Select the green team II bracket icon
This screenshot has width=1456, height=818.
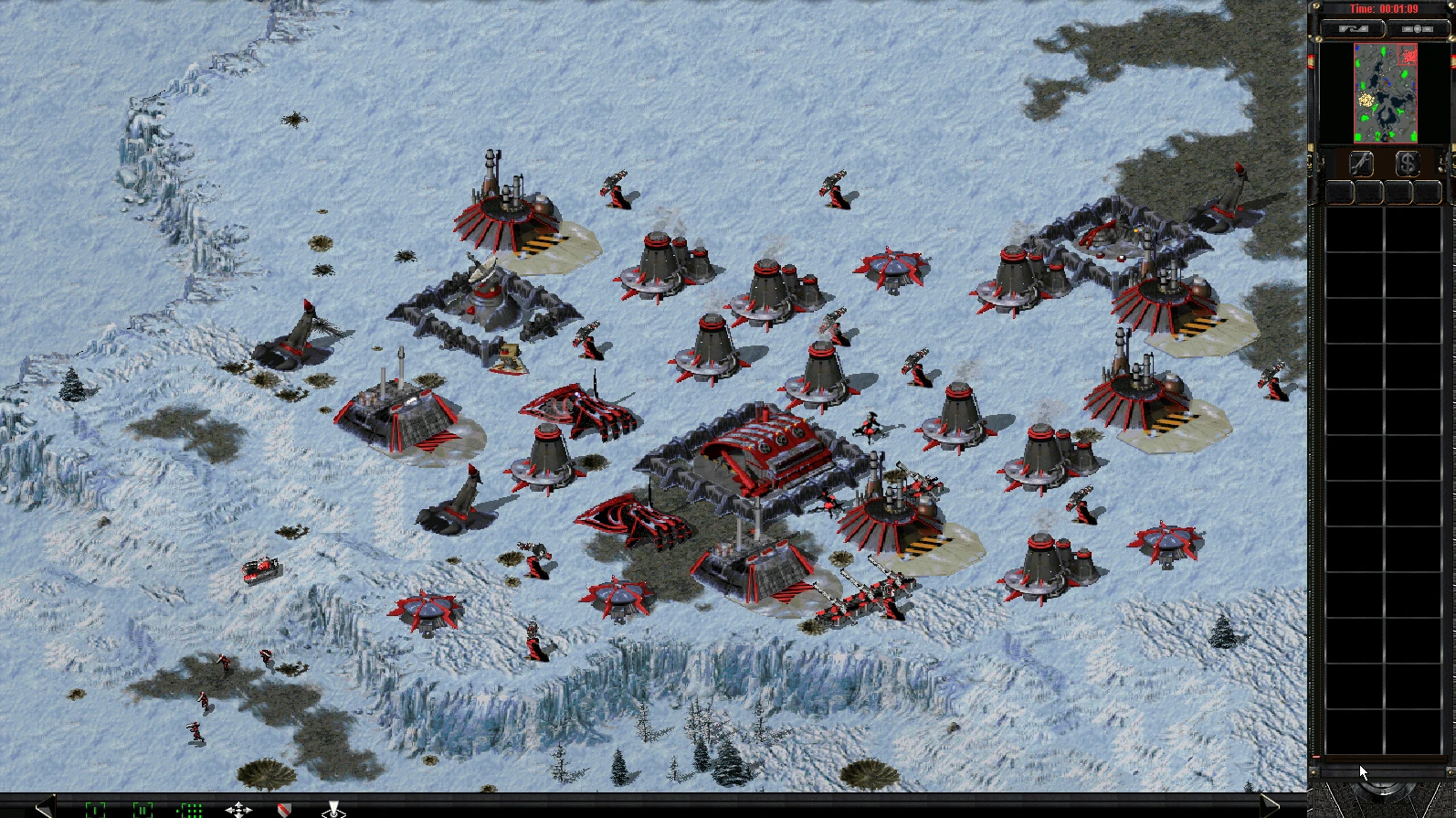point(142,809)
